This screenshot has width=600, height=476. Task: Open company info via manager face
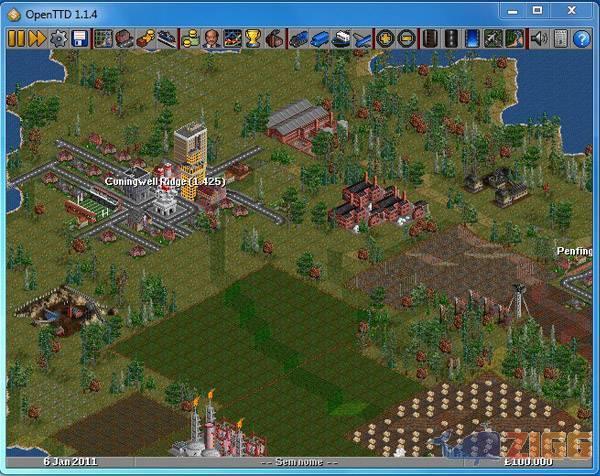click(211, 39)
